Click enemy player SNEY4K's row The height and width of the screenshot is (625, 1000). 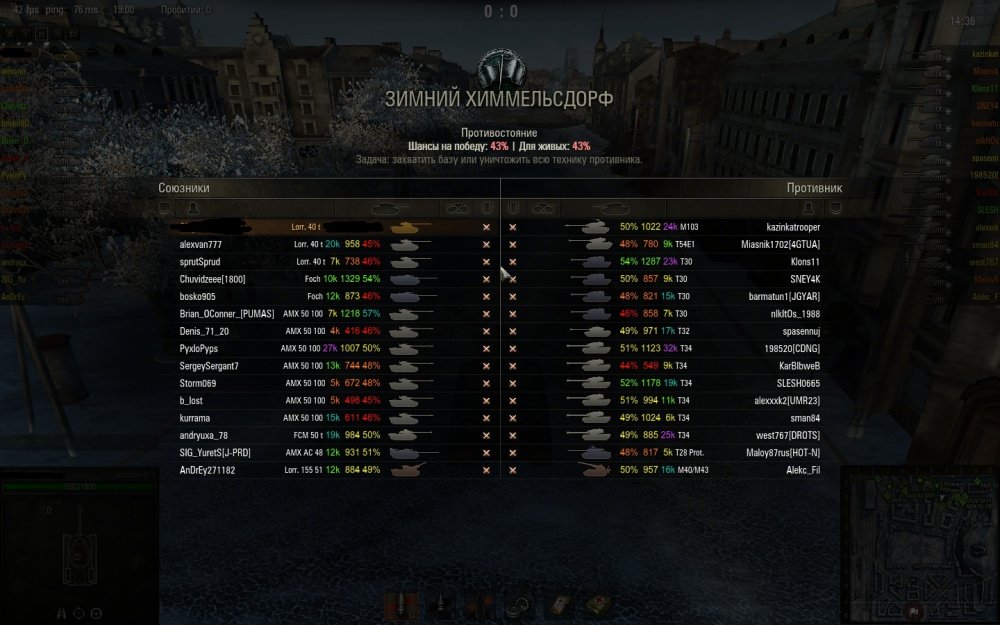(x=804, y=279)
